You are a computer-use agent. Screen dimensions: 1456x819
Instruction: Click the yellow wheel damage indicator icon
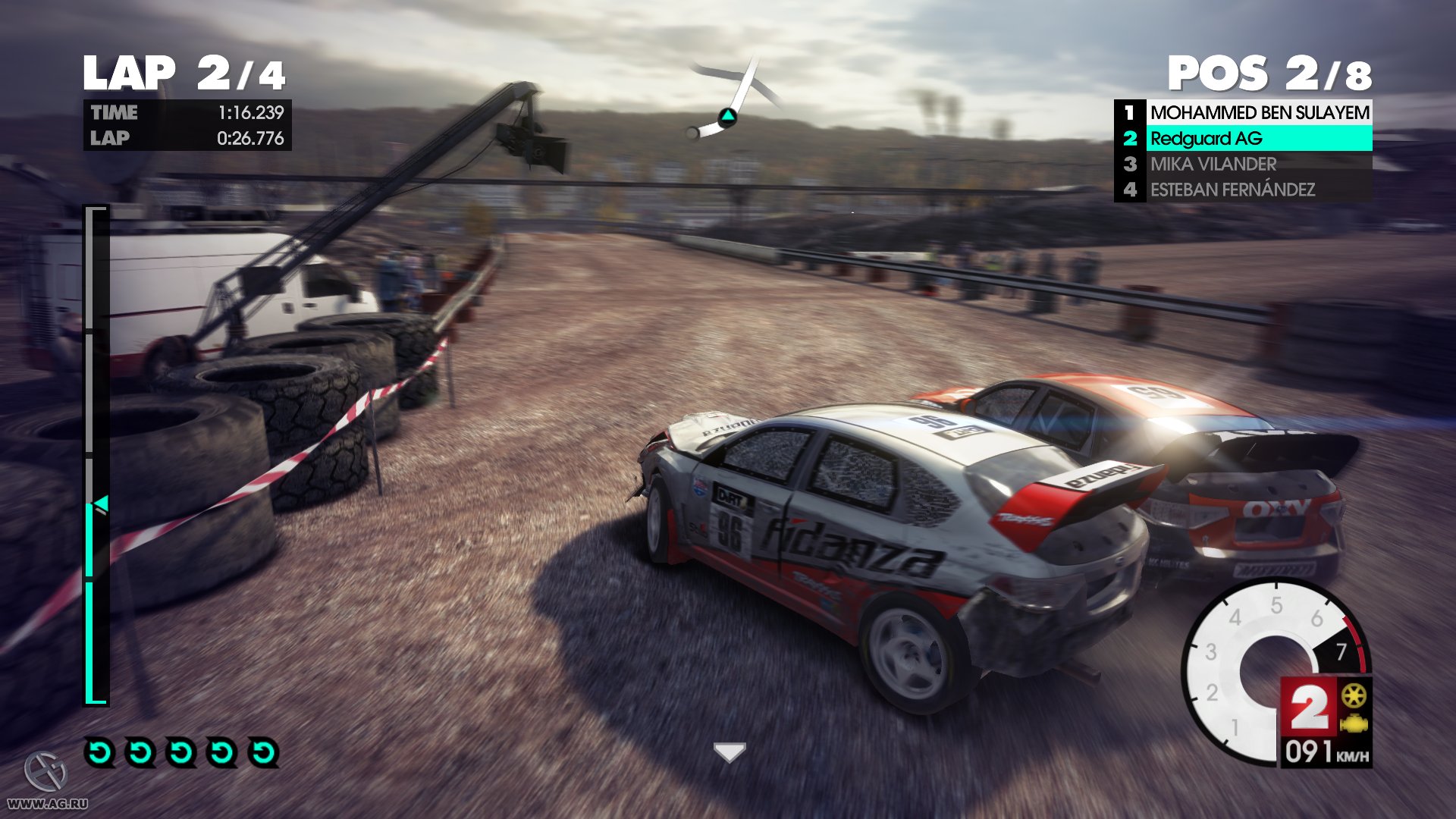click(x=1354, y=695)
